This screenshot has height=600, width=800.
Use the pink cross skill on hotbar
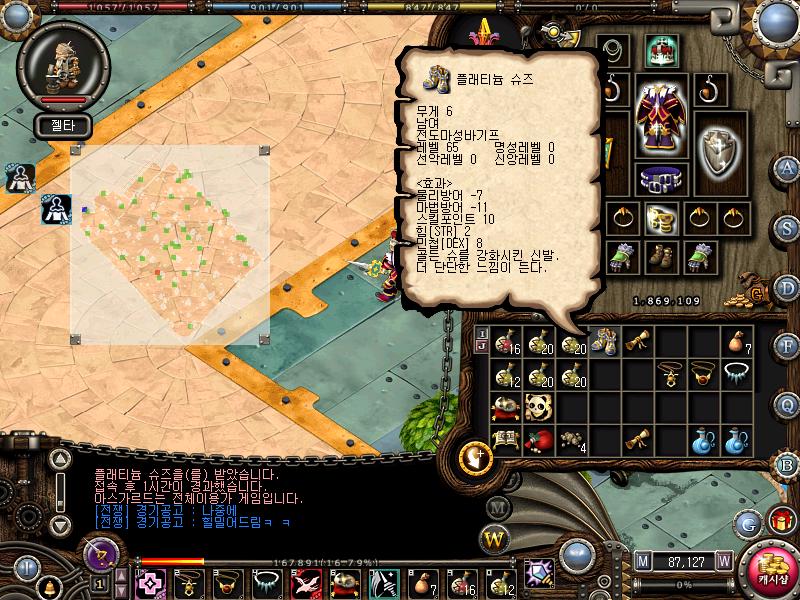click(151, 583)
